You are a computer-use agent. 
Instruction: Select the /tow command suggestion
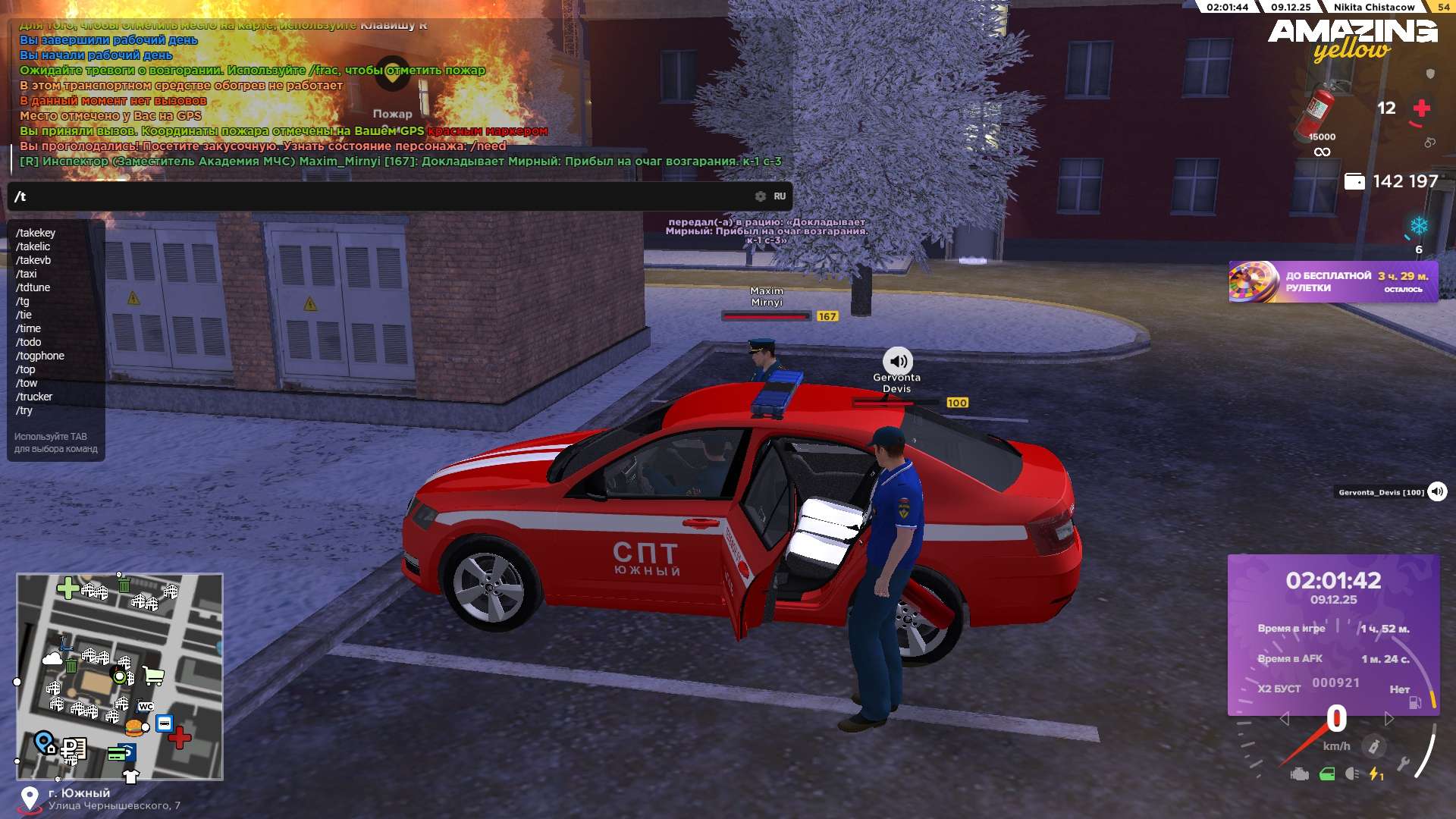(x=27, y=383)
